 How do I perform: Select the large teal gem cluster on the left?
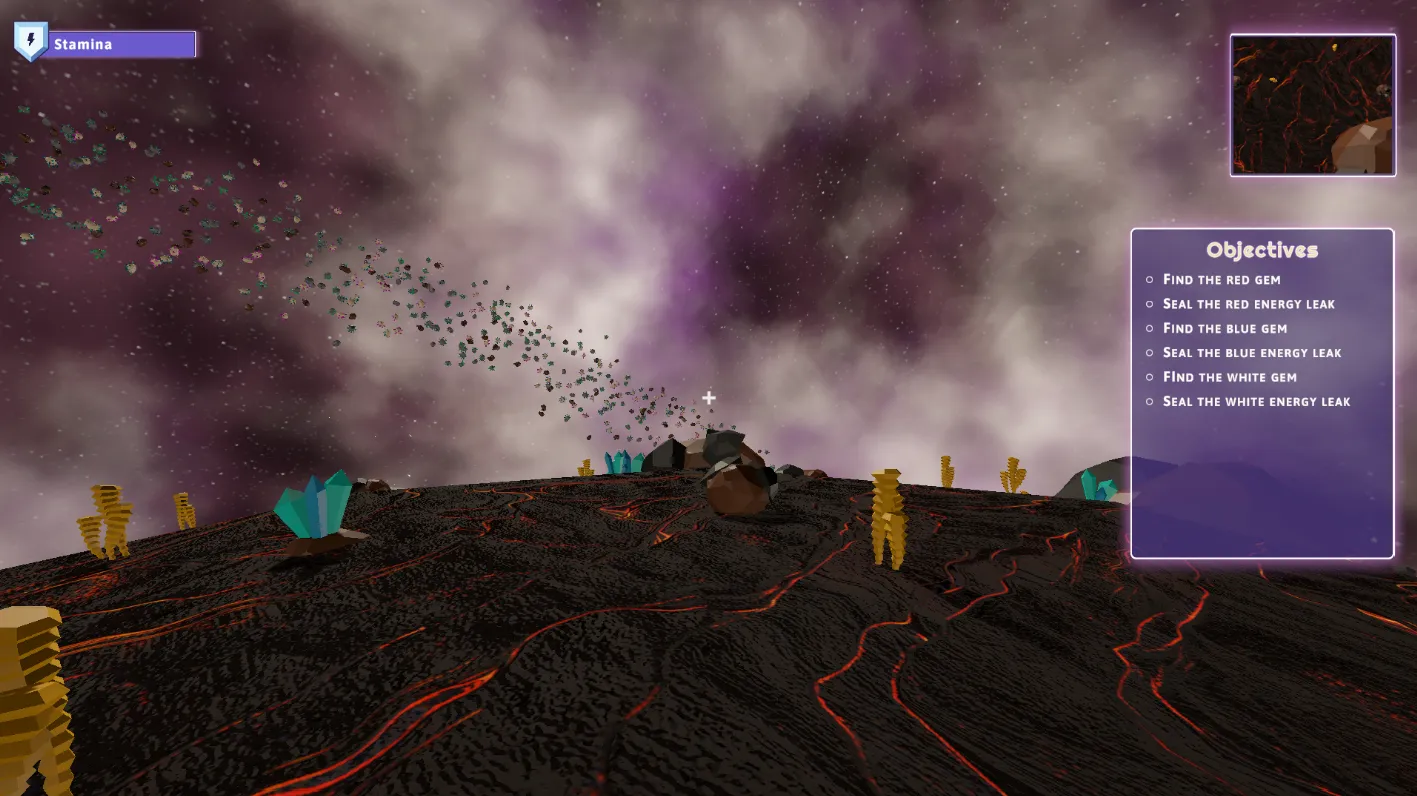[x=313, y=510]
